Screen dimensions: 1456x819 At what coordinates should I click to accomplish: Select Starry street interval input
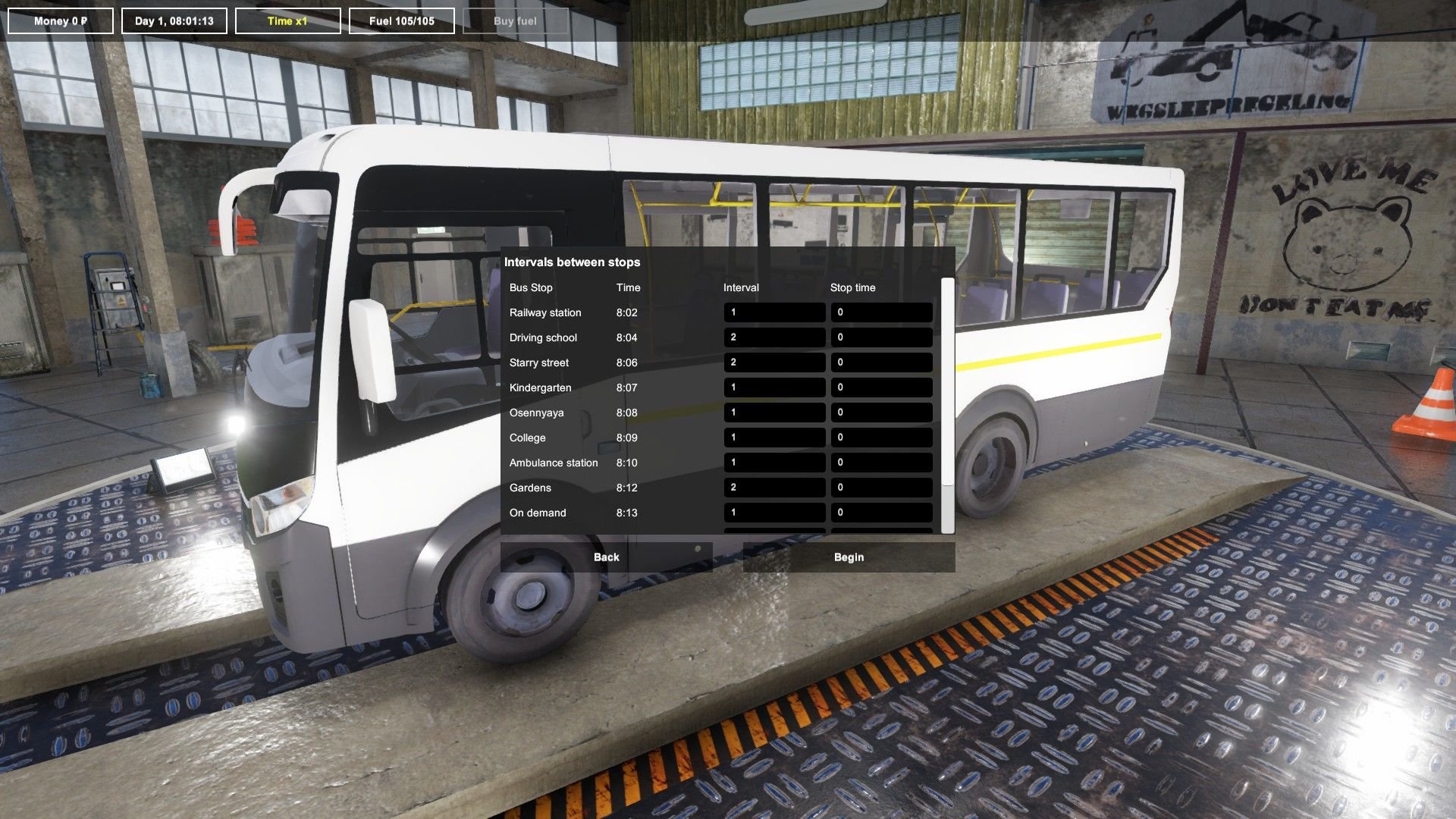pyautogui.click(x=774, y=362)
